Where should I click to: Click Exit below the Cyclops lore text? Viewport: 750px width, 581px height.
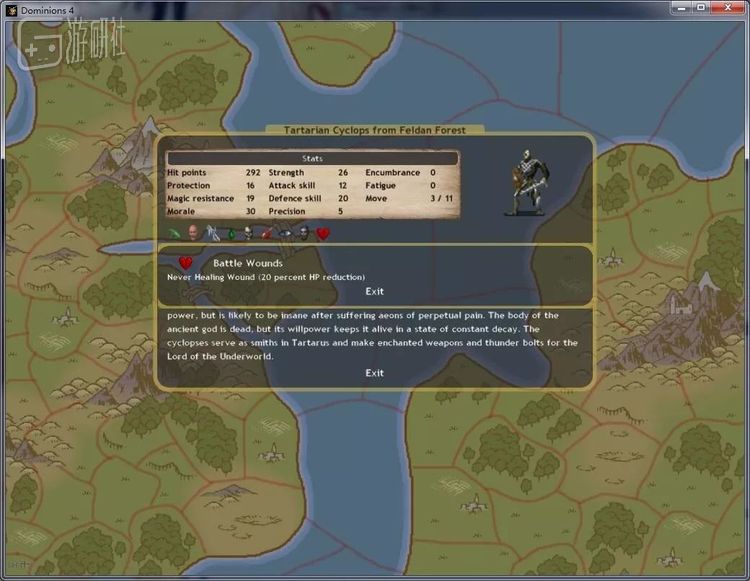pos(374,373)
